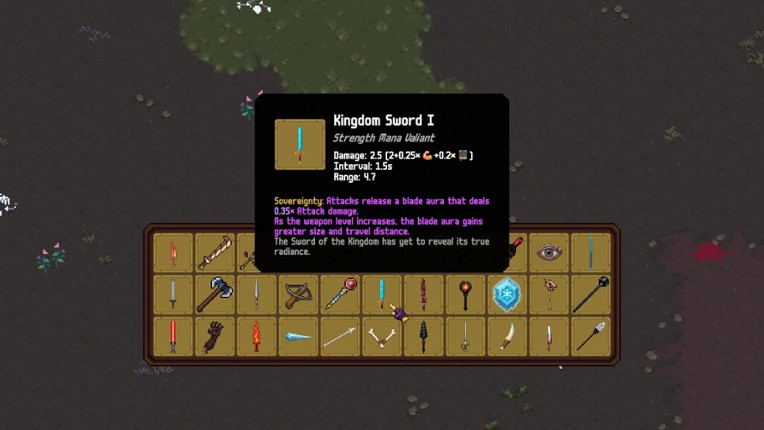
Task: Pick the dark torch with flame
Action: pyautogui.click(x=464, y=295)
